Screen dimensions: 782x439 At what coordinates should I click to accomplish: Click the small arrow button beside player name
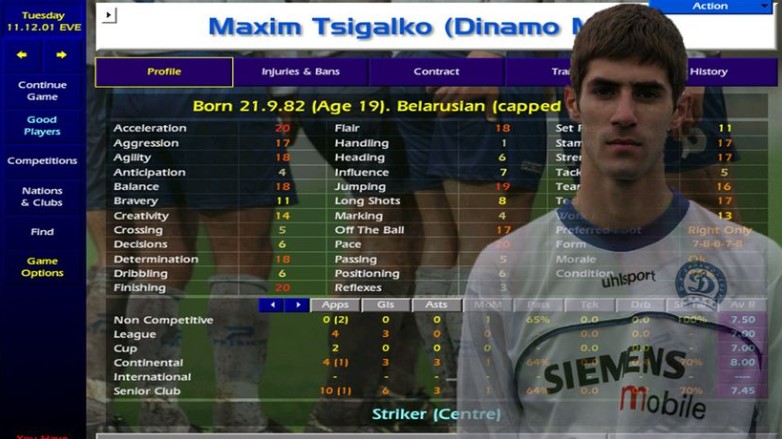click(109, 15)
